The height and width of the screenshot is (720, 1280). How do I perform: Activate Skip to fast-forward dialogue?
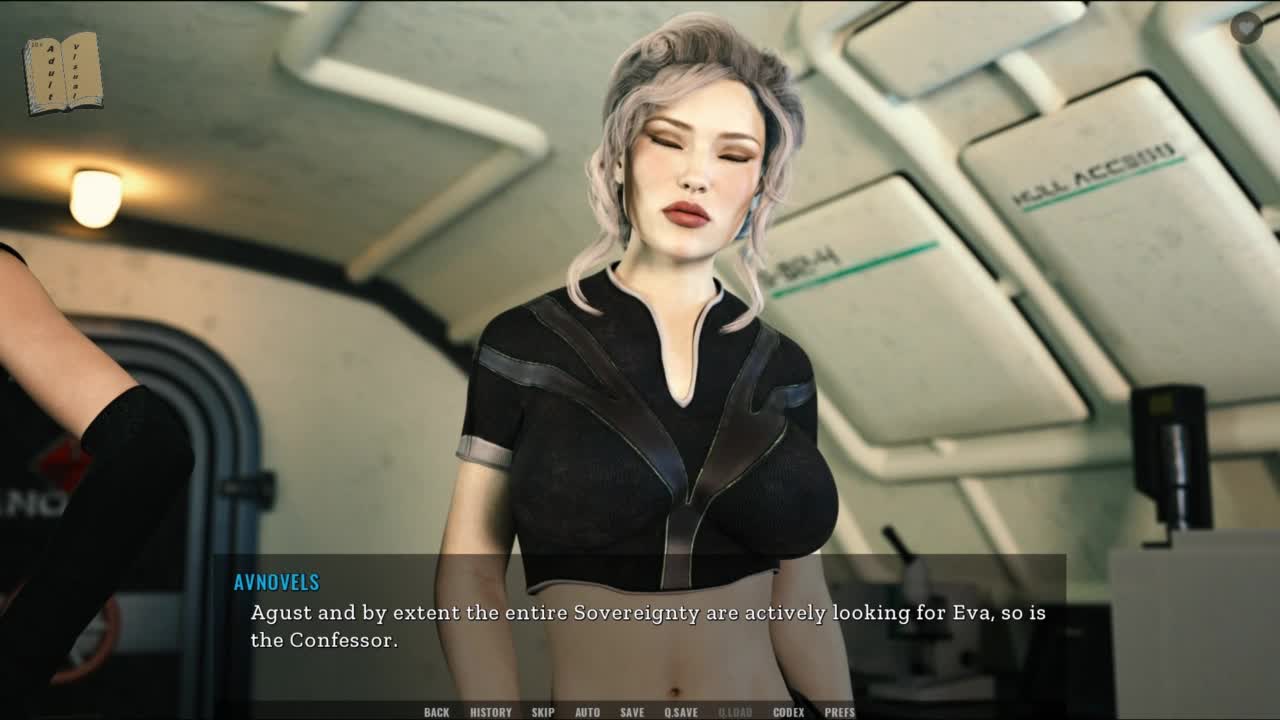click(543, 712)
